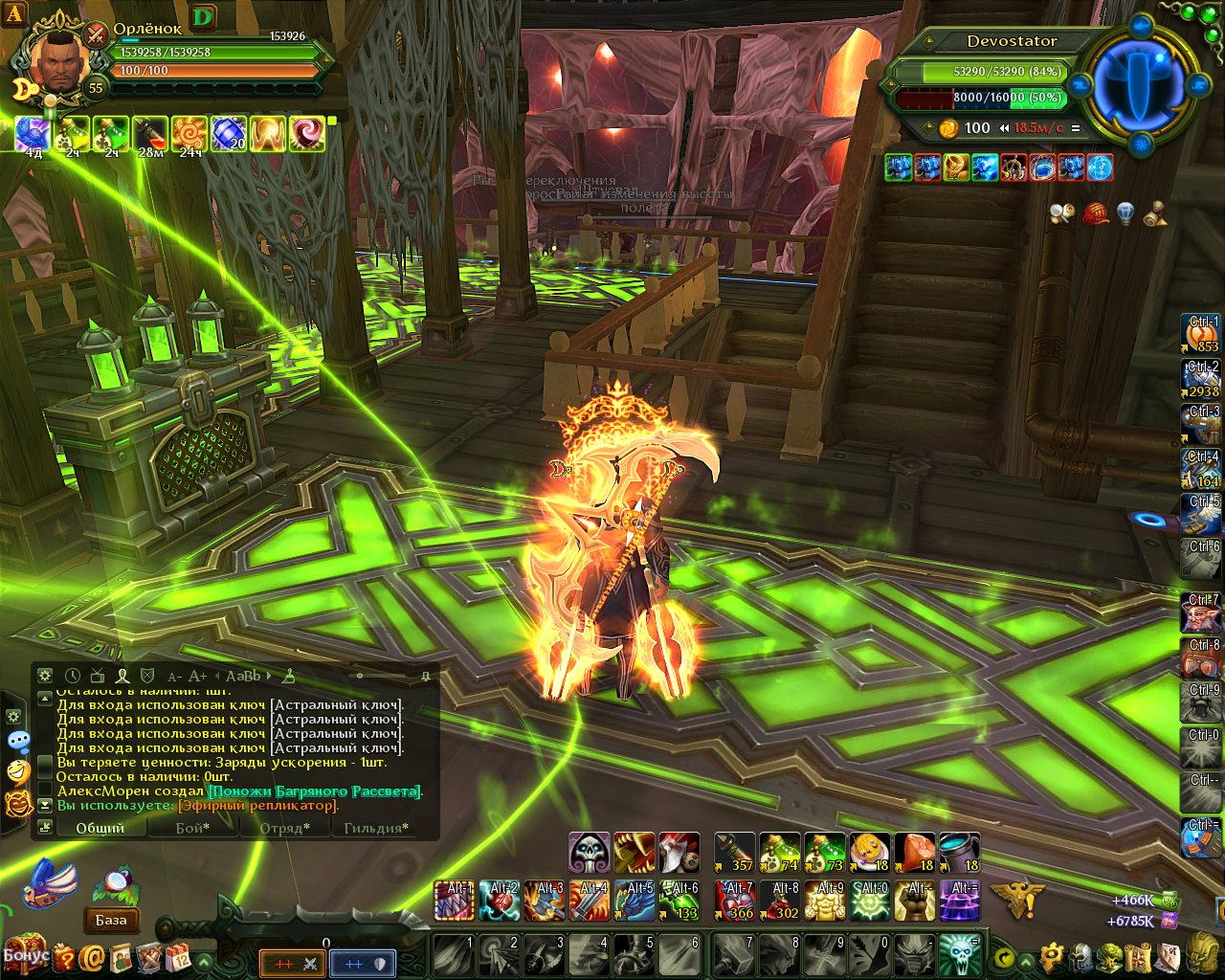The width and height of the screenshot is (1225, 980).
Task: Click the magnifier and scroll icon
Action: [x=1061, y=213]
